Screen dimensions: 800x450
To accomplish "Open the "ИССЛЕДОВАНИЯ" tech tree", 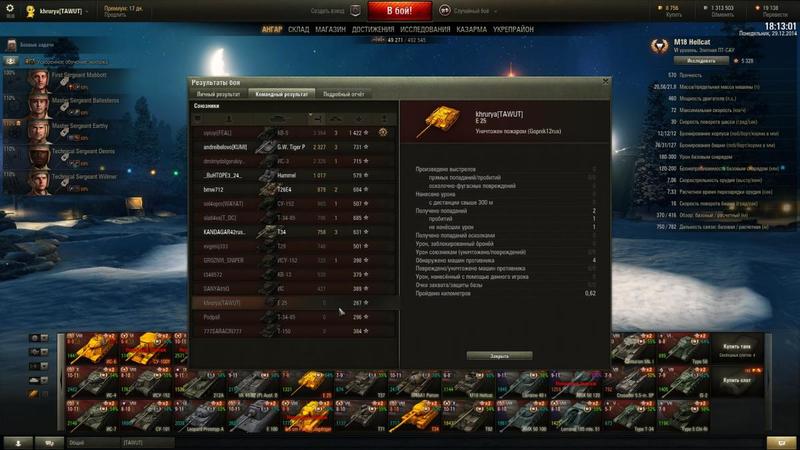I will (x=425, y=29).
